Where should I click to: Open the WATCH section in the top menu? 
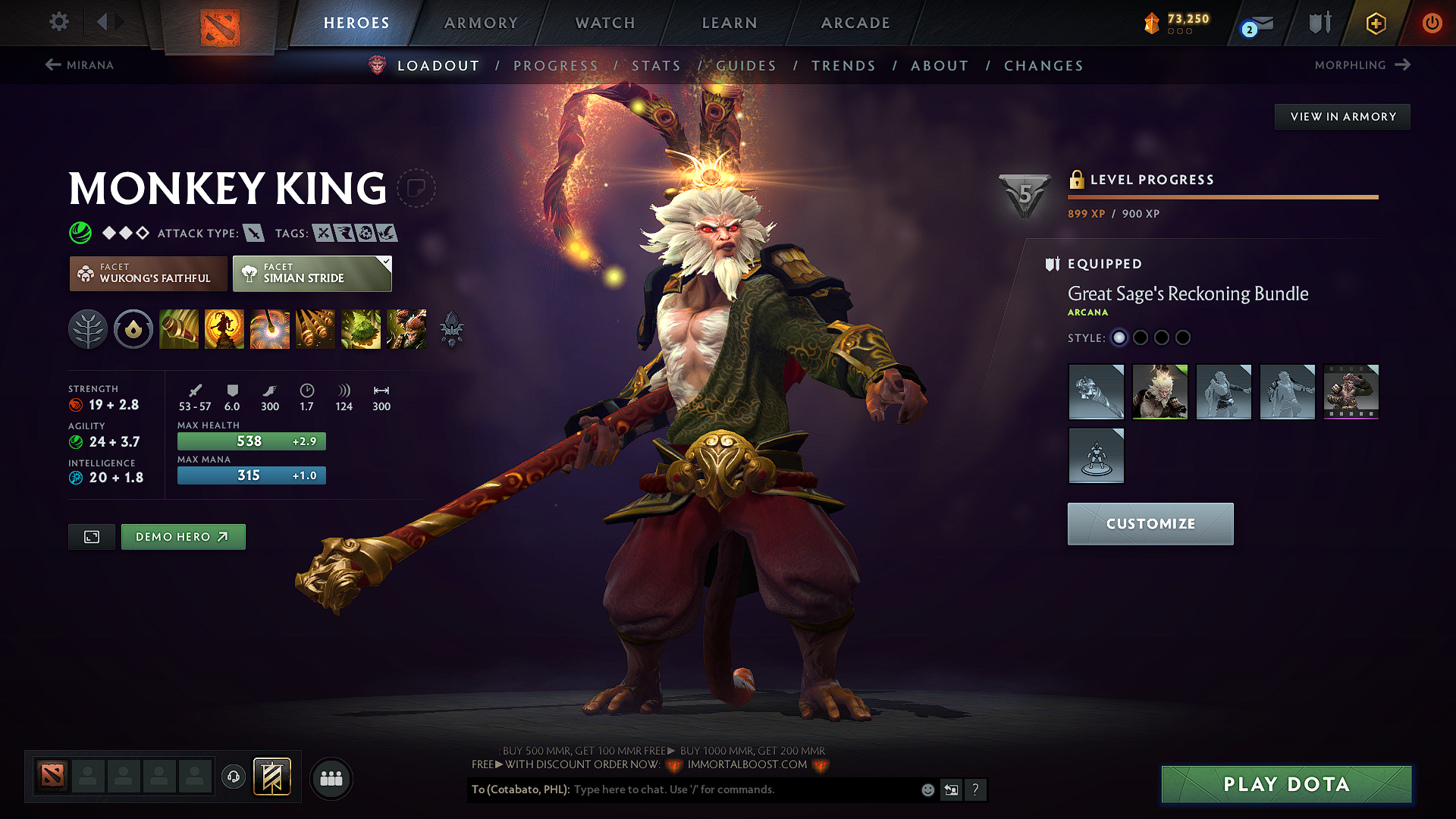click(x=604, y=23)
